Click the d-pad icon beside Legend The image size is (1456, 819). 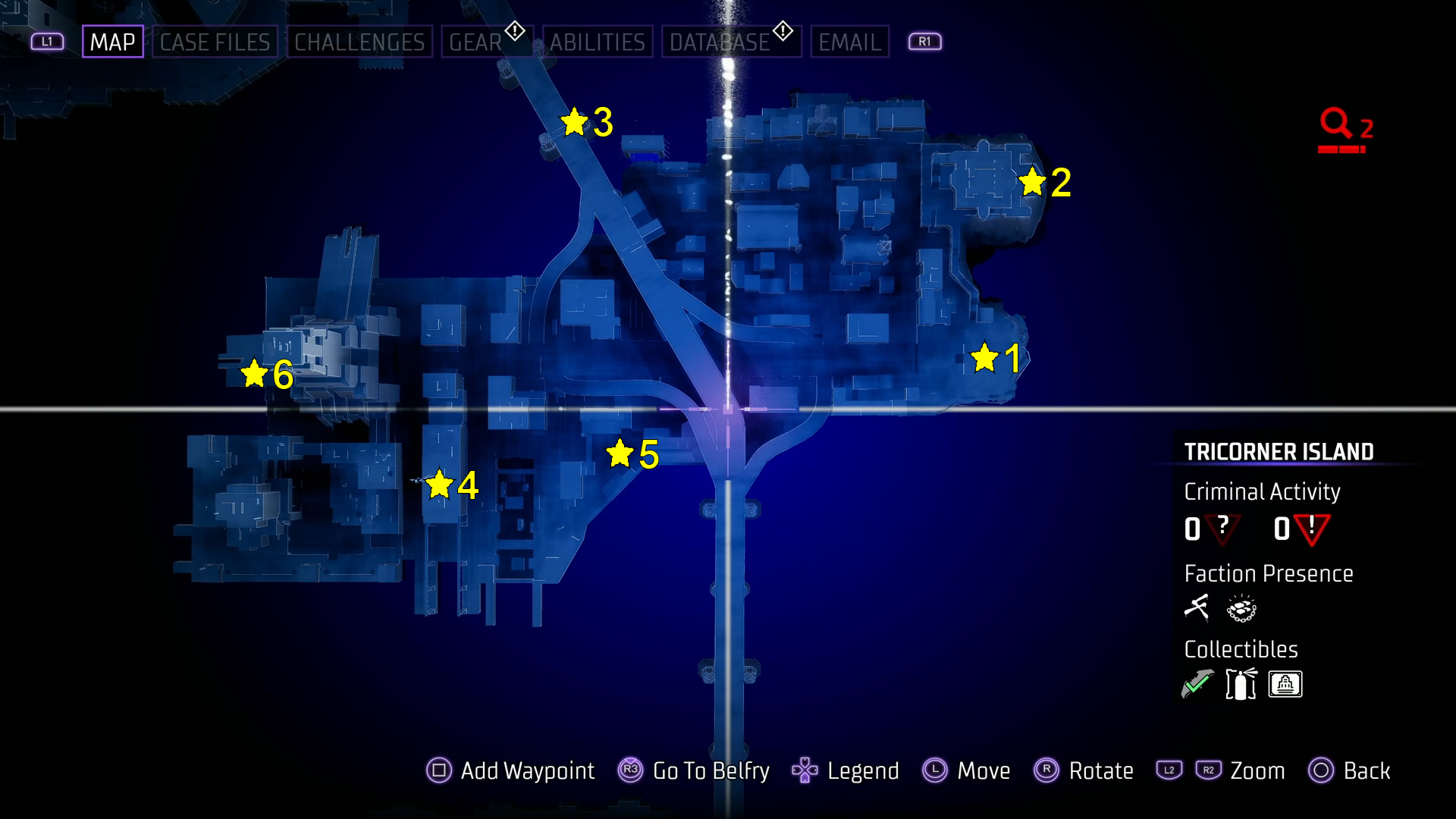[x=805, y=770]
